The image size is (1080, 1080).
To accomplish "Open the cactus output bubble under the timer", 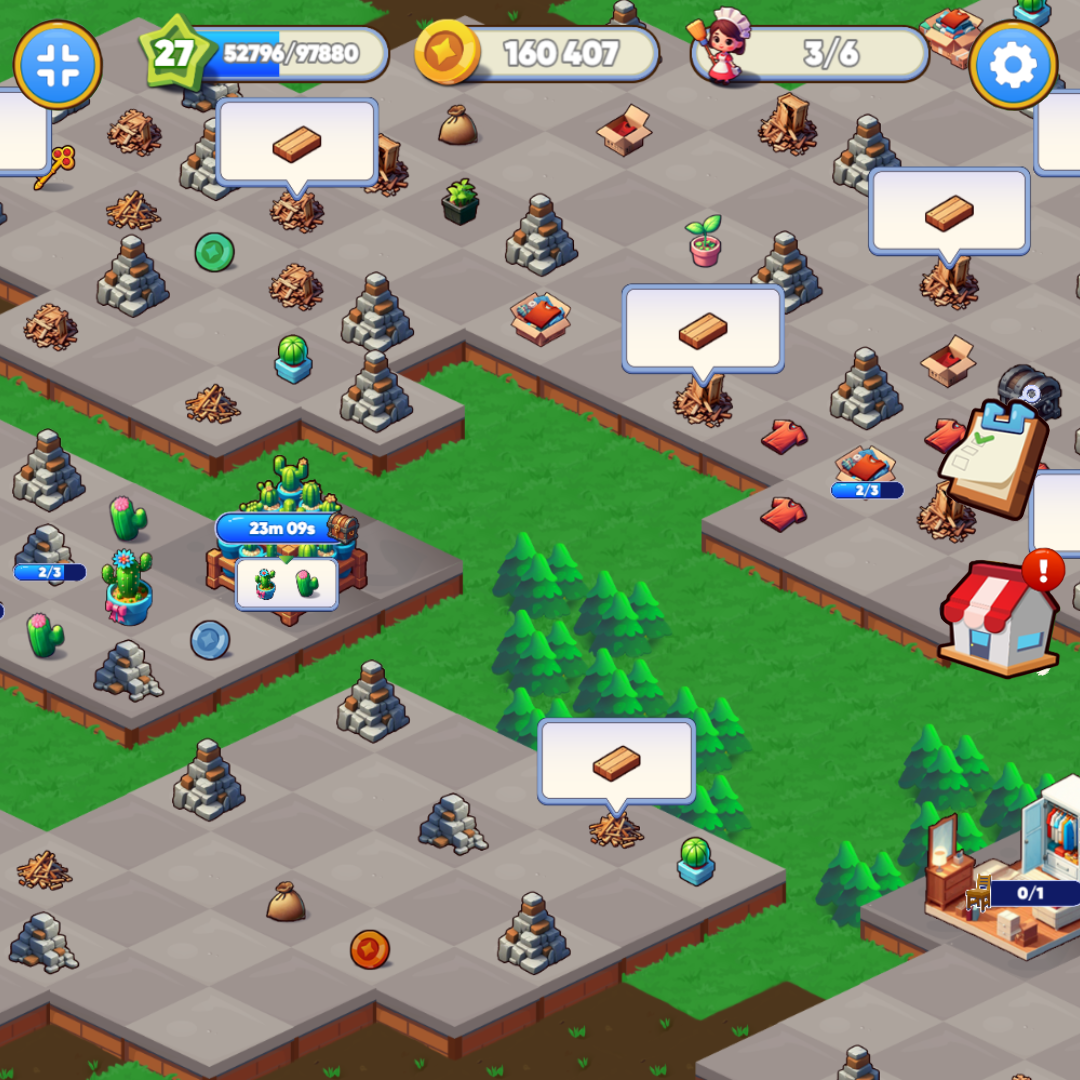I will tap(287, 584).
